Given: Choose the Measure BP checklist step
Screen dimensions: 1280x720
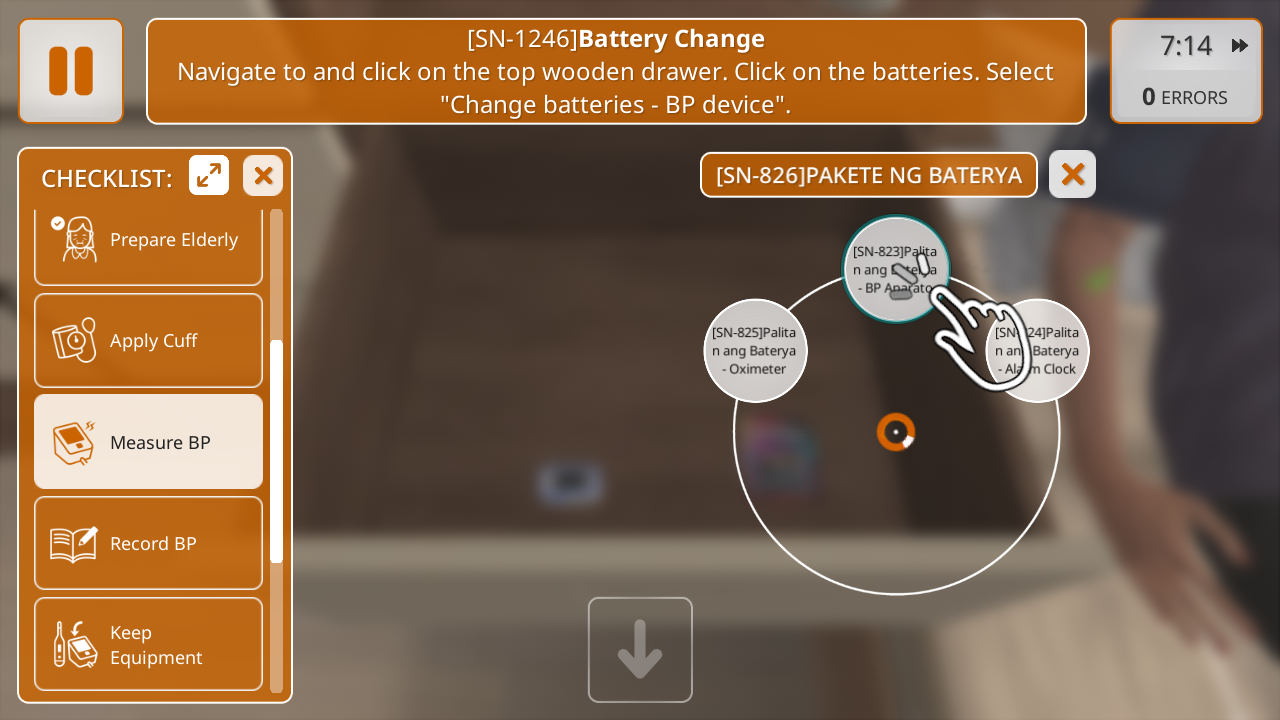Looking at the screenshot, I should tap(148, 441).
